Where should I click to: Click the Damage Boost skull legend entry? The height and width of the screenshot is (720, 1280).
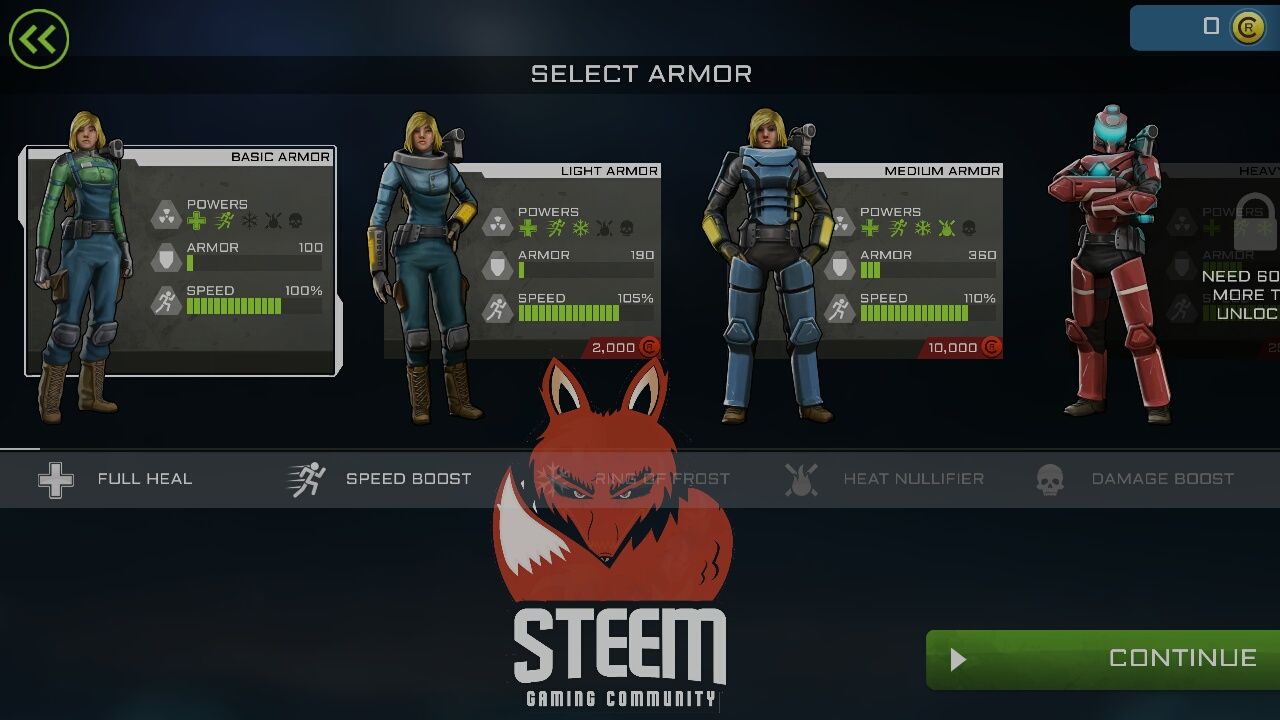pos(1135,479)
